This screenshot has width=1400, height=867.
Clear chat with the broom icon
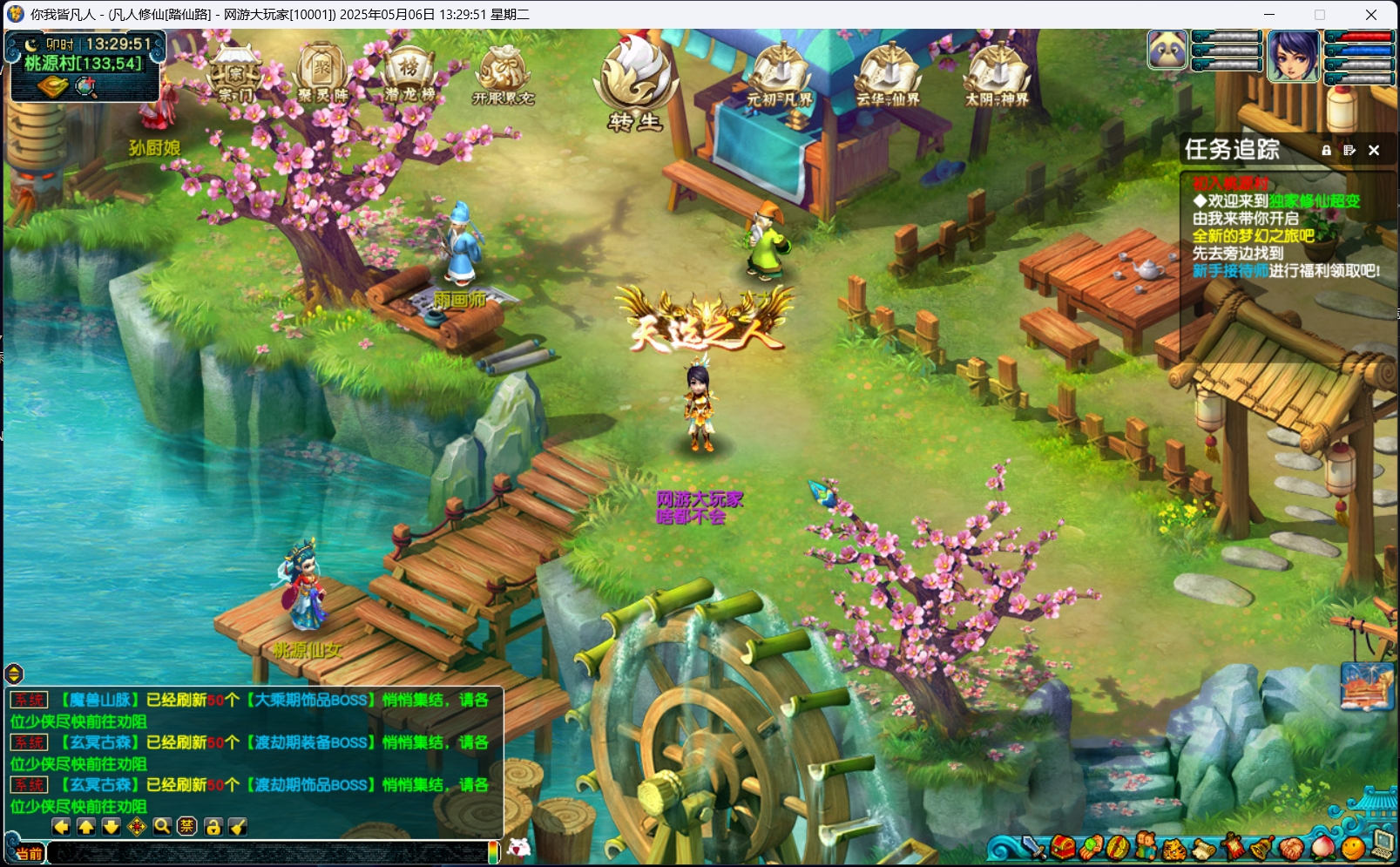pyautogui.click(x=238, y=826)
